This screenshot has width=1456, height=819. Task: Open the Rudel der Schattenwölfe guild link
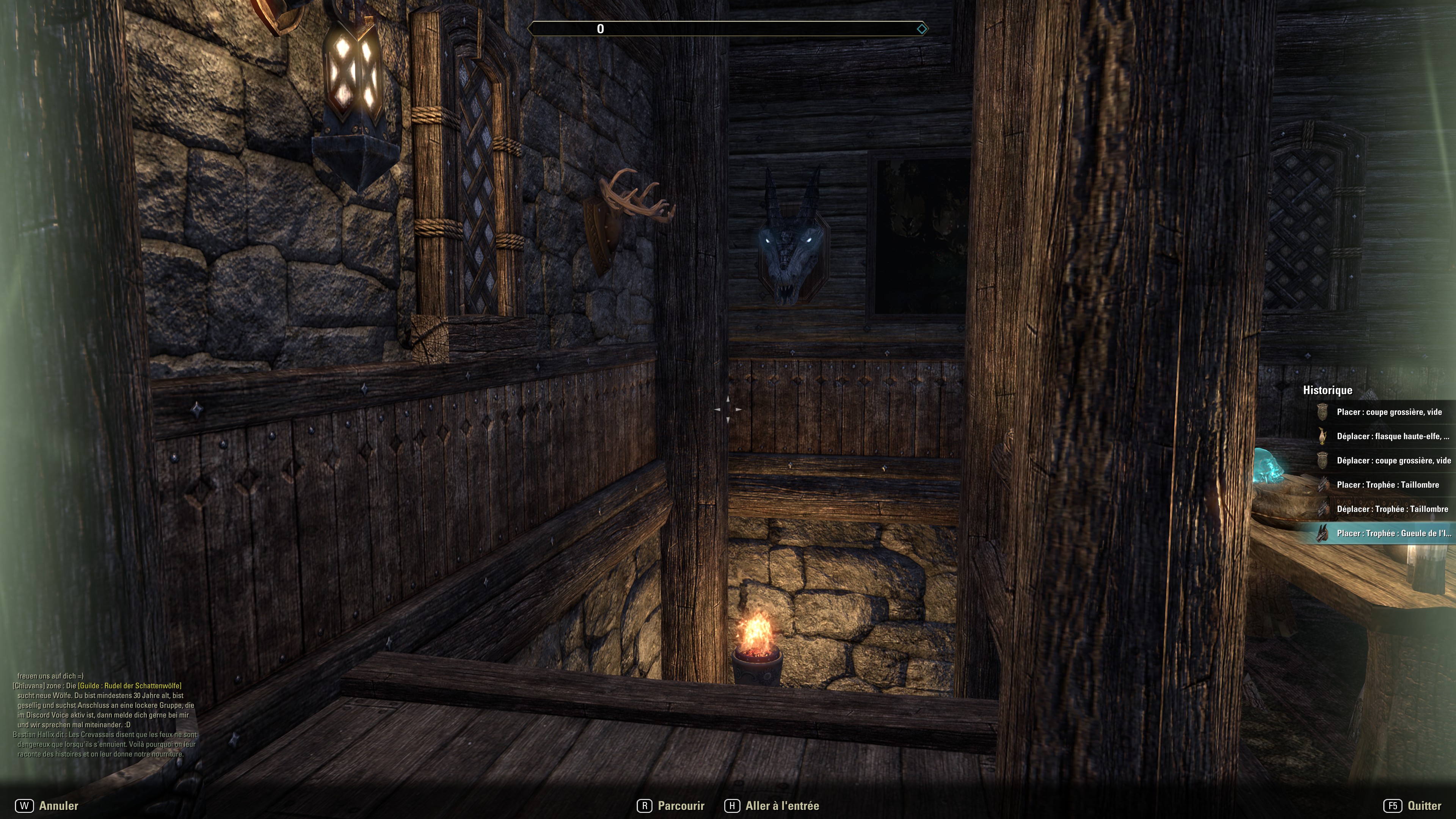click(130, 686)
